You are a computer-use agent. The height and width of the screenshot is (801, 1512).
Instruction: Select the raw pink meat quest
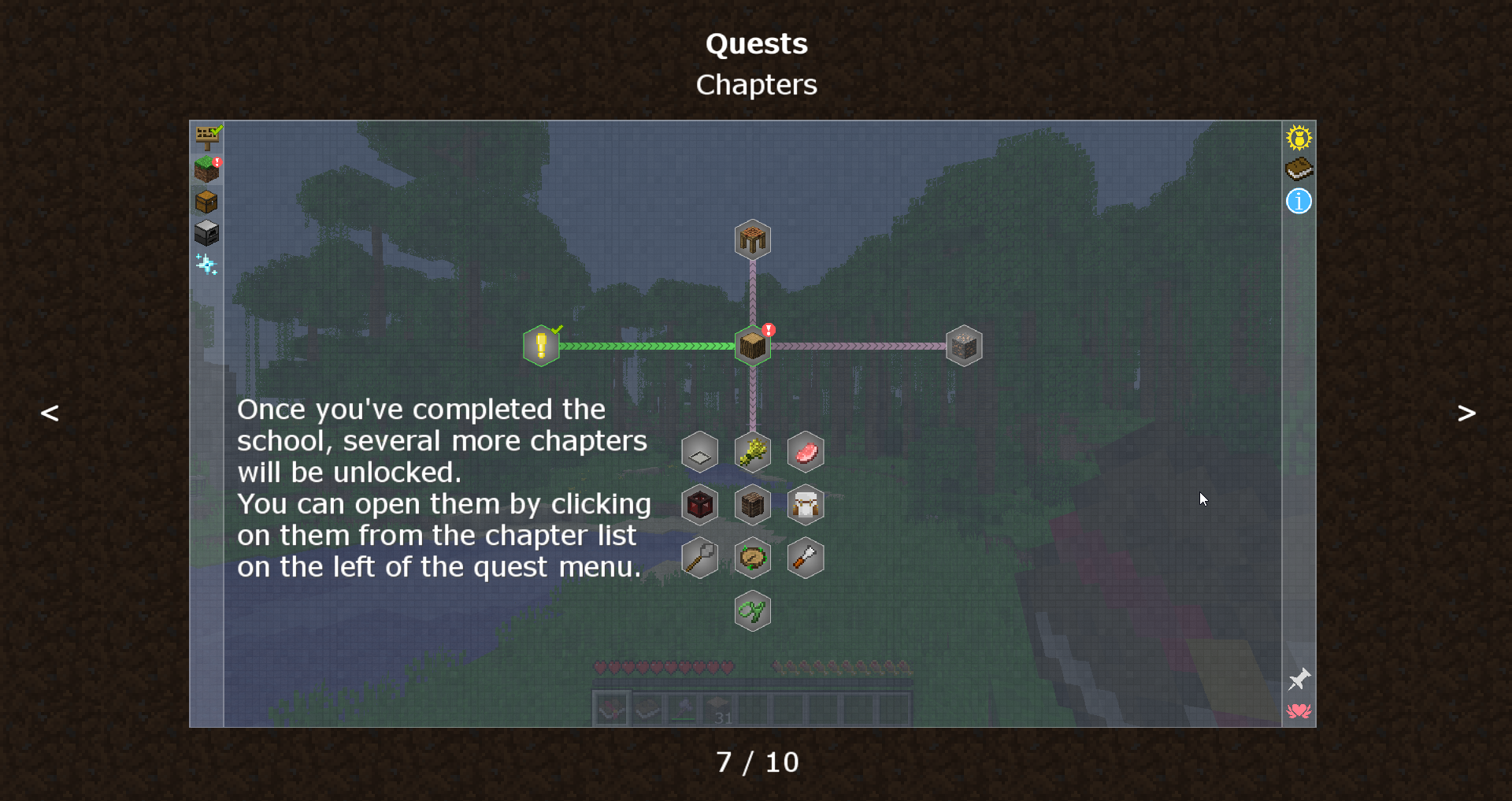pos(806,452)
